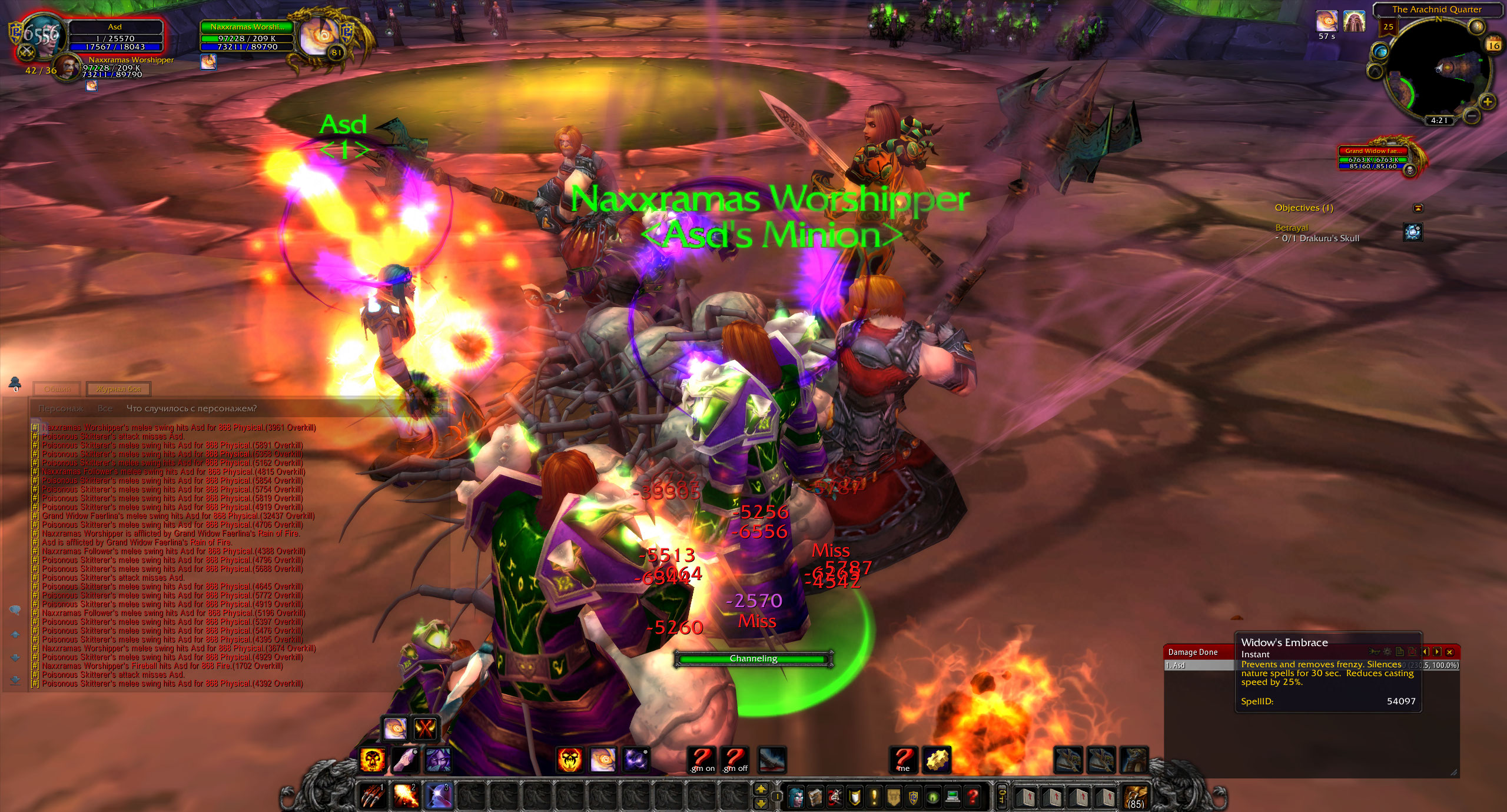Viewport: 1507px width, 812px height.
Task: Collapse the Objectives tracker
Action: (1418, 208)
